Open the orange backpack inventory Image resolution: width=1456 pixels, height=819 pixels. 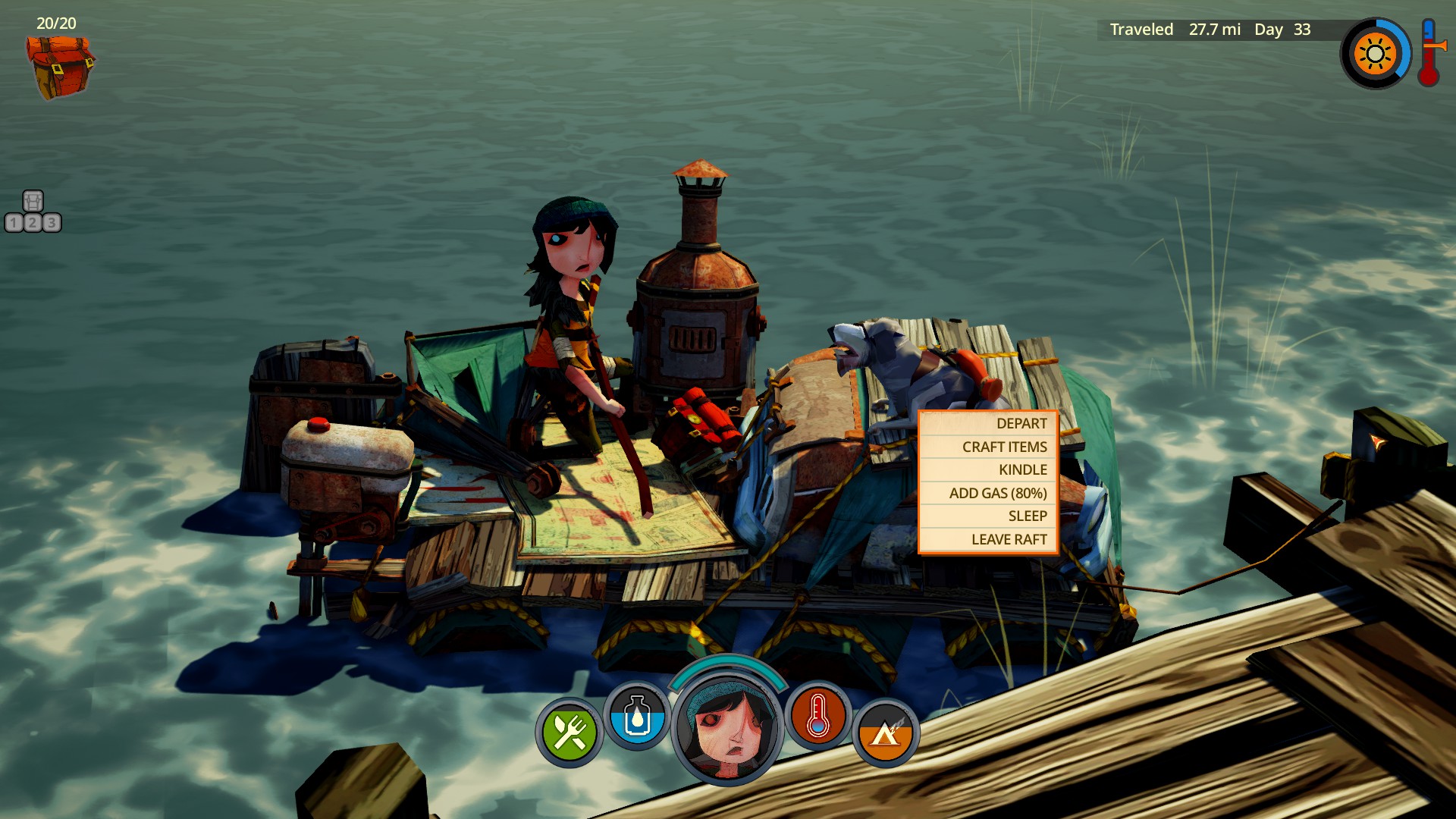[60, 67]
